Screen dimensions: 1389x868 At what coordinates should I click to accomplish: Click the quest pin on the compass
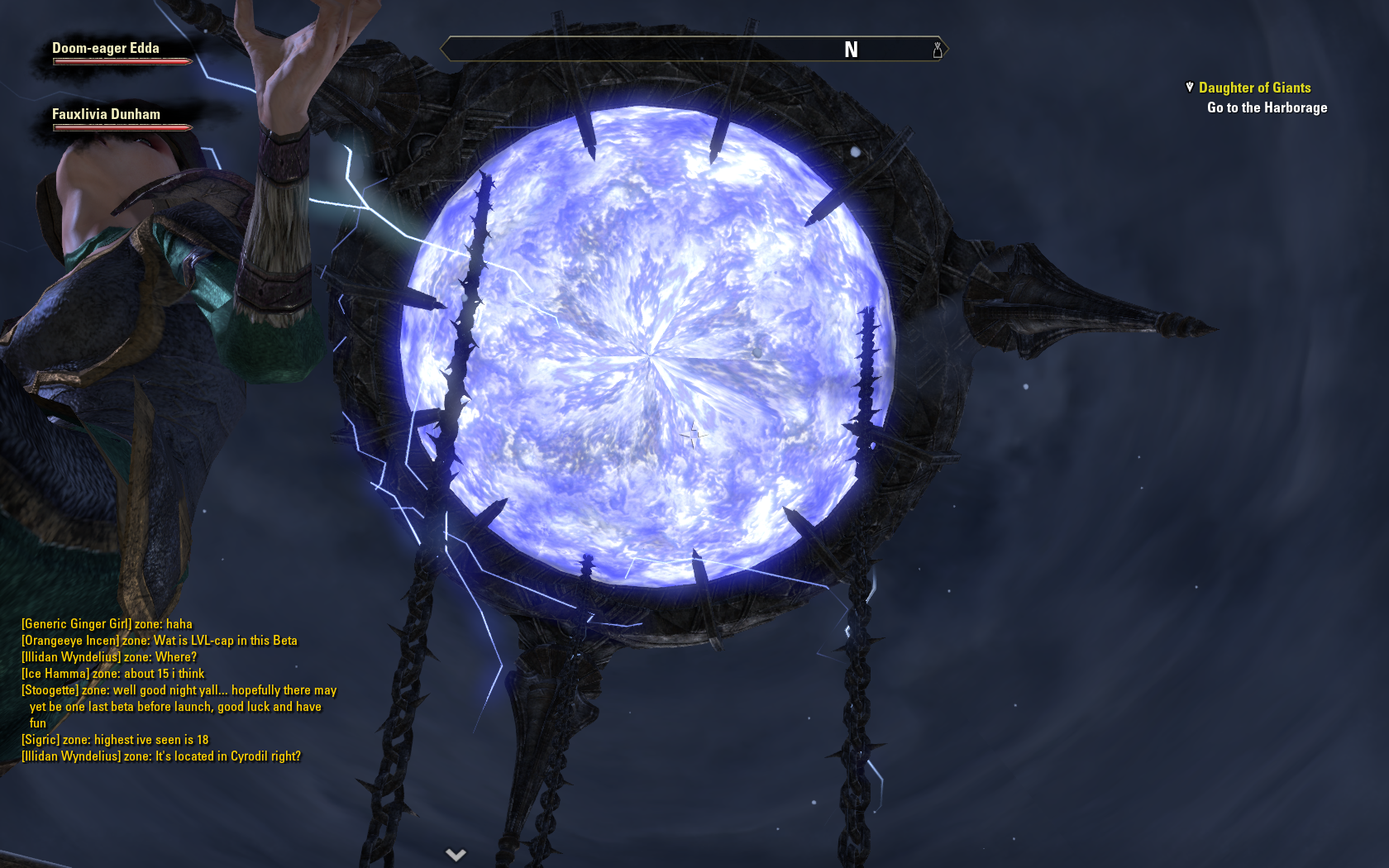coord(937,50)
